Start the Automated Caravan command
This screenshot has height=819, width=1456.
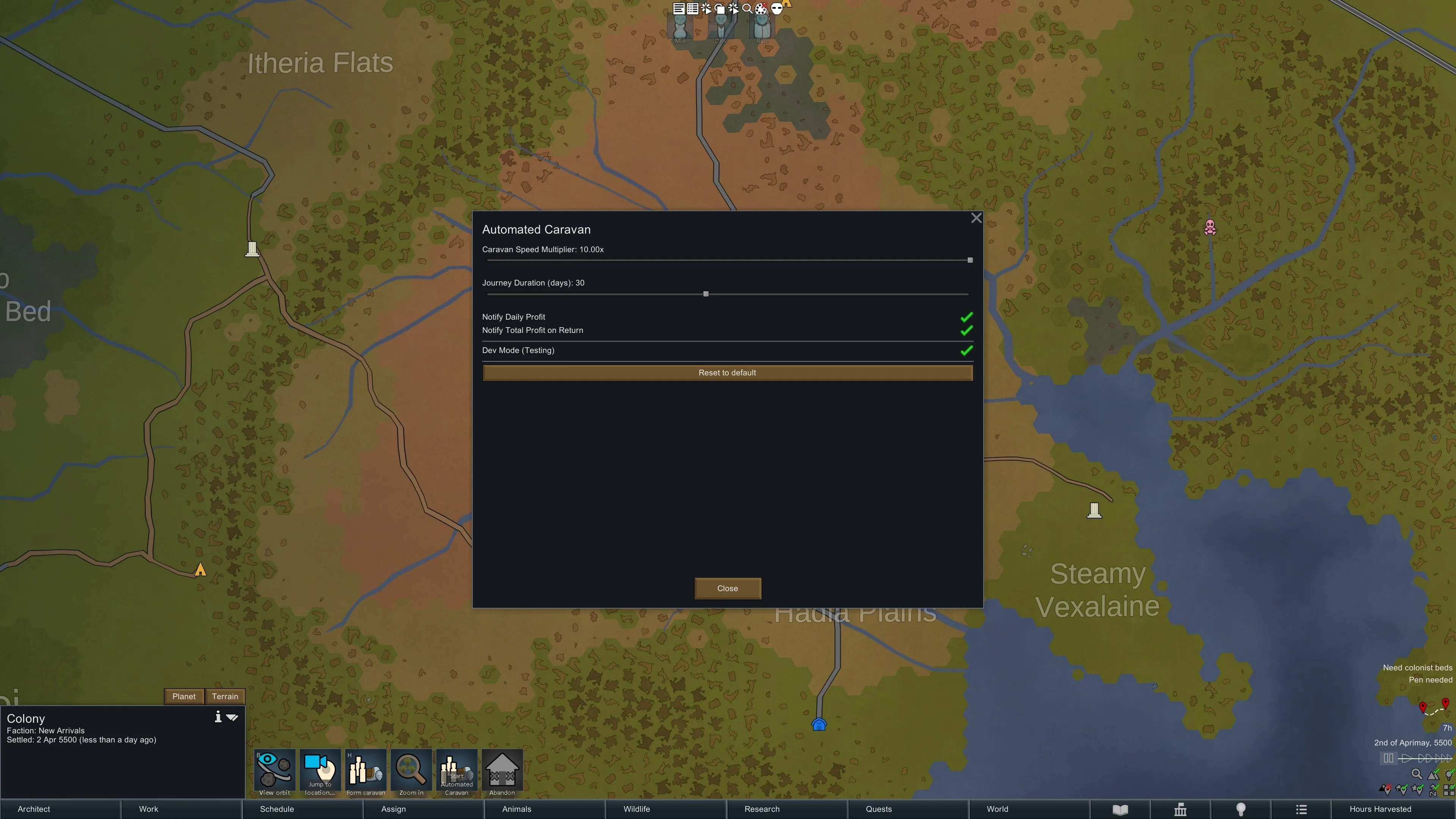tap(457, 772)
